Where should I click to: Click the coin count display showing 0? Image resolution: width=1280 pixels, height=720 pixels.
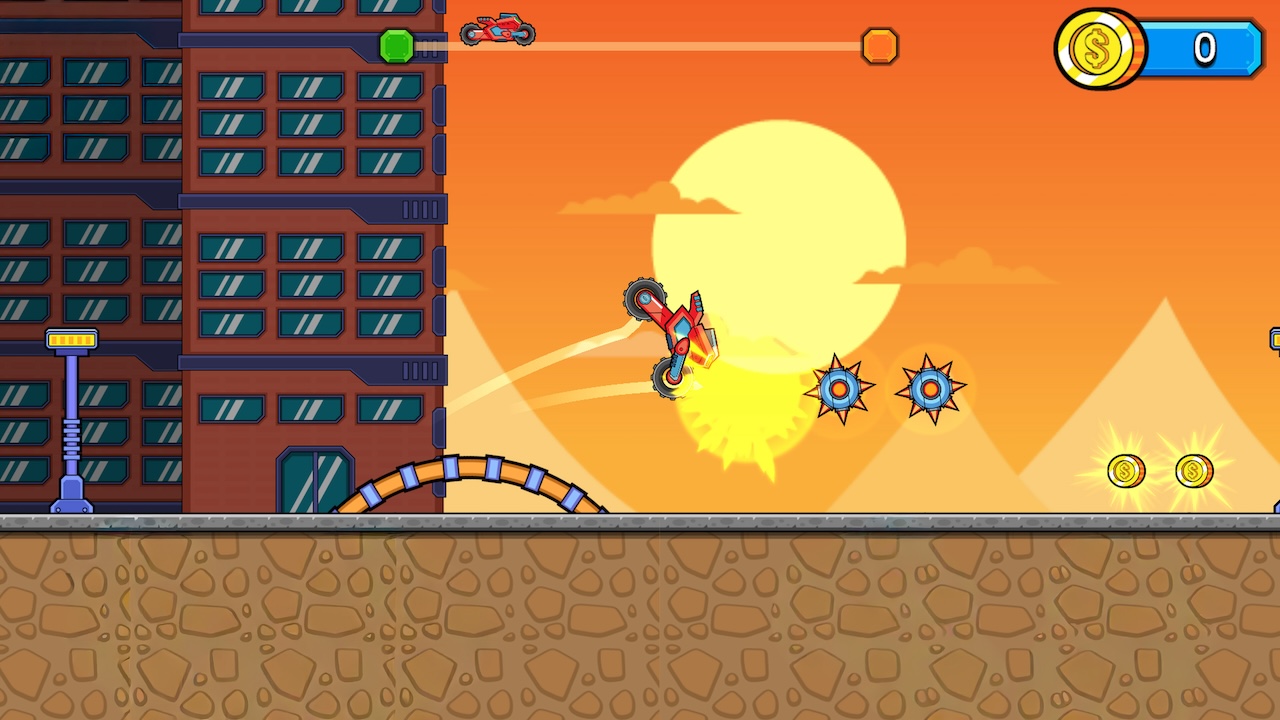click(1205, 48)
